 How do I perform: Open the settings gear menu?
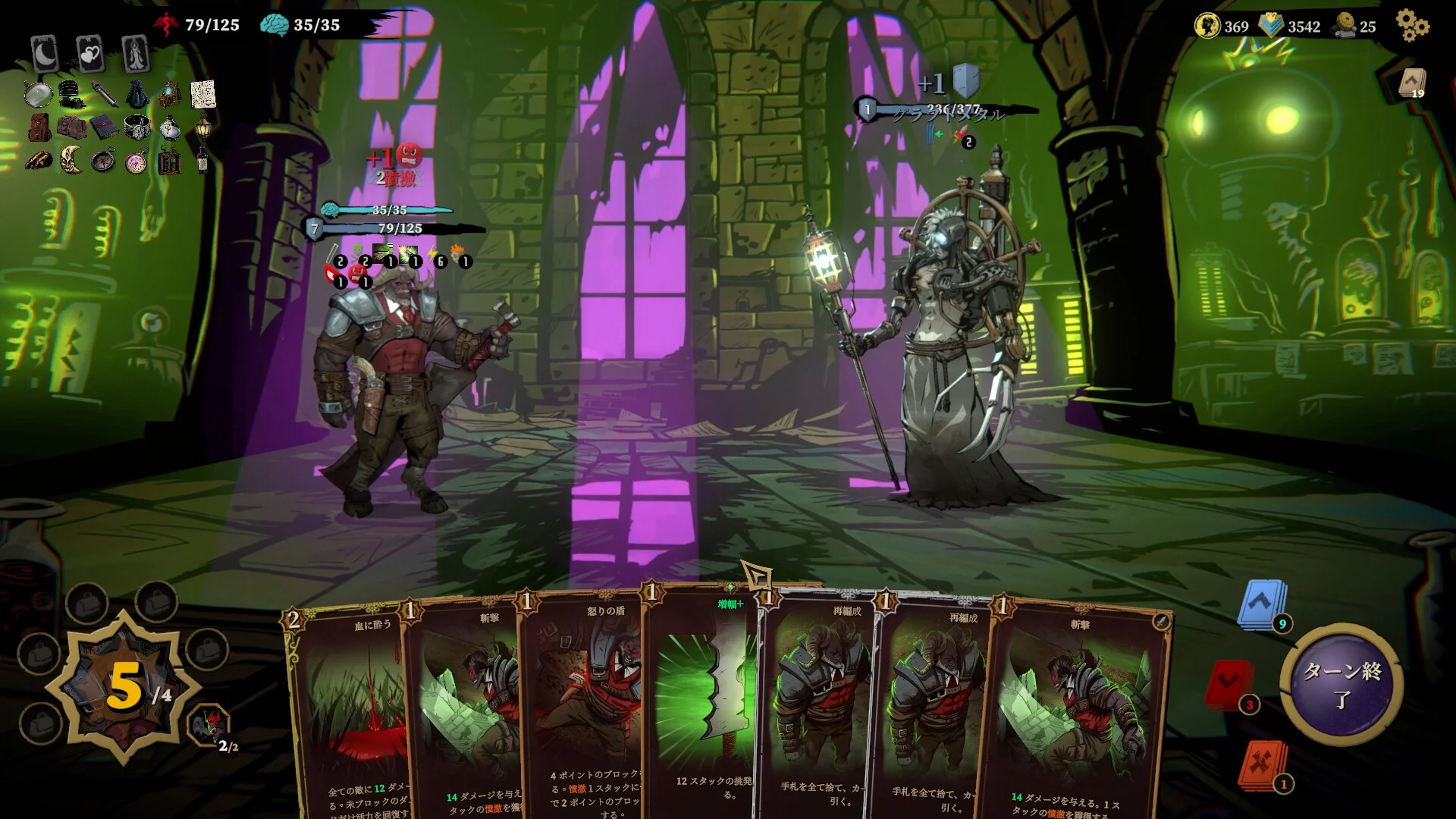[x=1412, y=26]
